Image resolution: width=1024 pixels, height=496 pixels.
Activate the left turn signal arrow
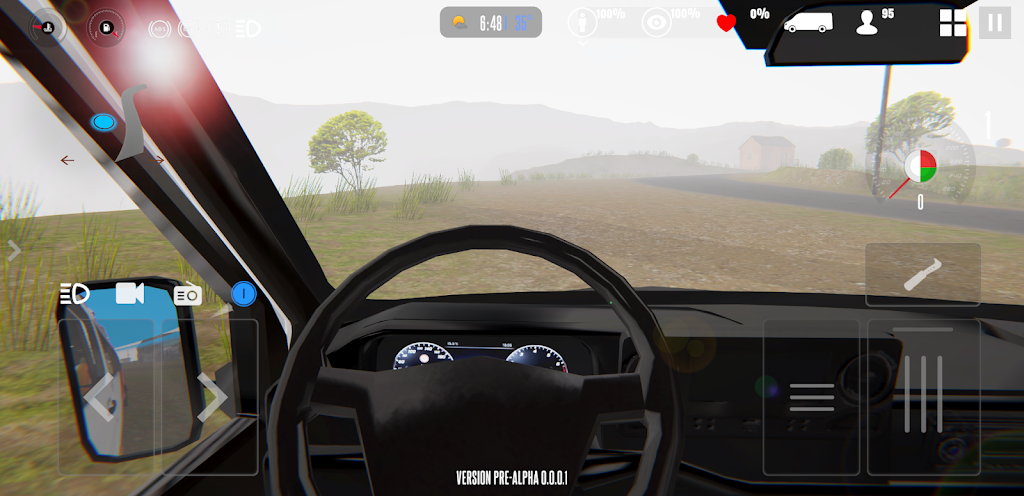pos(67,160)
